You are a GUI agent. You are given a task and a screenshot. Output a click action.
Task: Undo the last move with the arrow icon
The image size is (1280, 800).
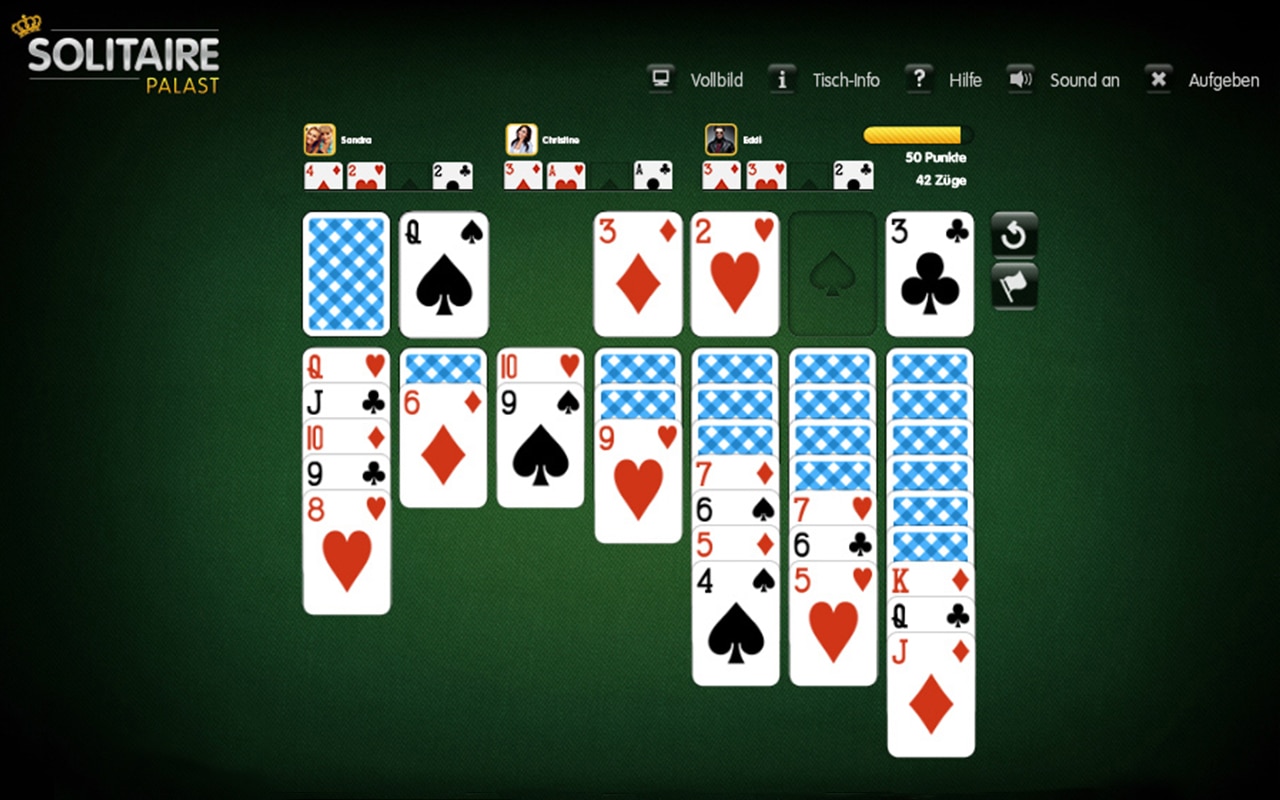[1014, 237]
